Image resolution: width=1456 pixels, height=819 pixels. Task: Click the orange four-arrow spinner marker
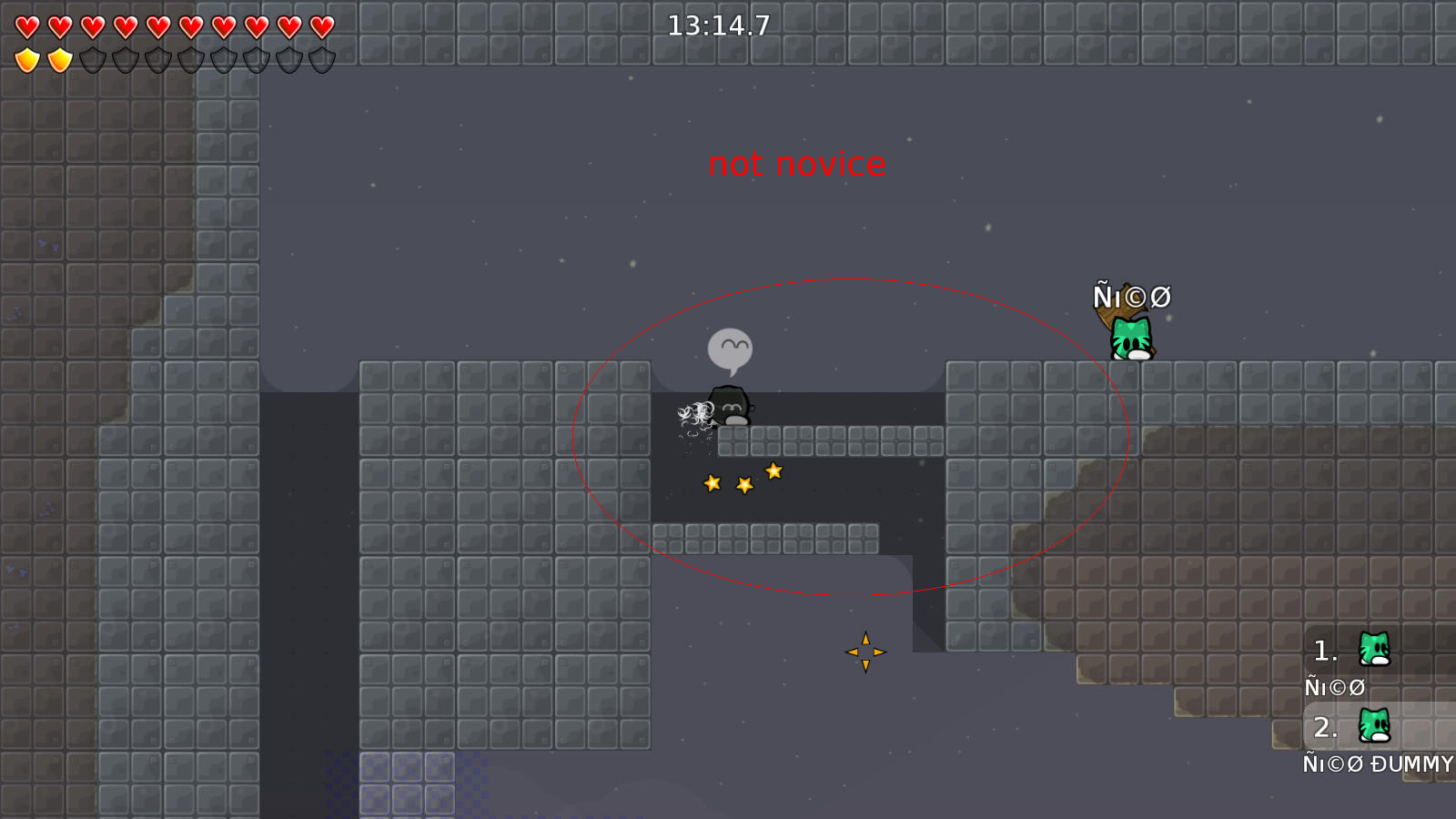pos(865,652)
